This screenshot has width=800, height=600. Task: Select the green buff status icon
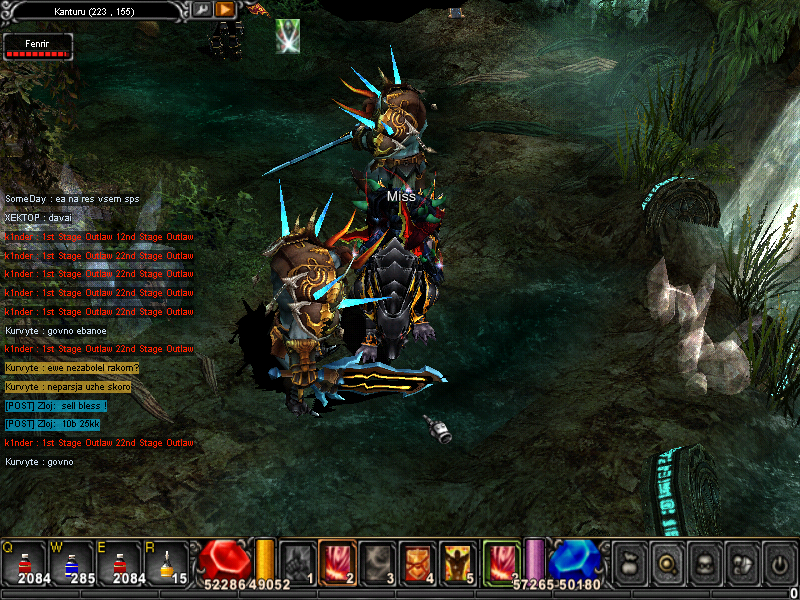click(288, 35)
